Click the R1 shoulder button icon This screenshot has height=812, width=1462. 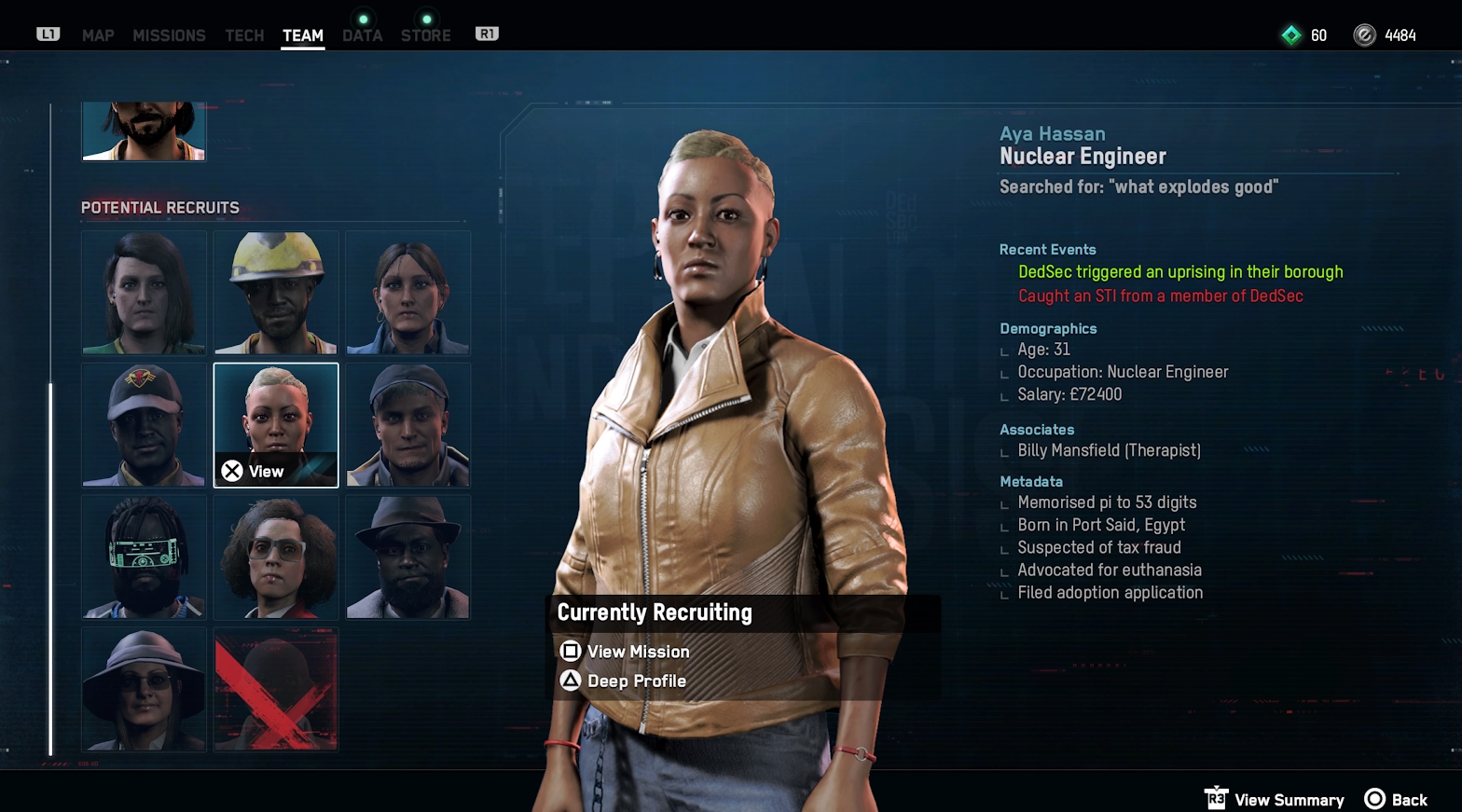486,34
